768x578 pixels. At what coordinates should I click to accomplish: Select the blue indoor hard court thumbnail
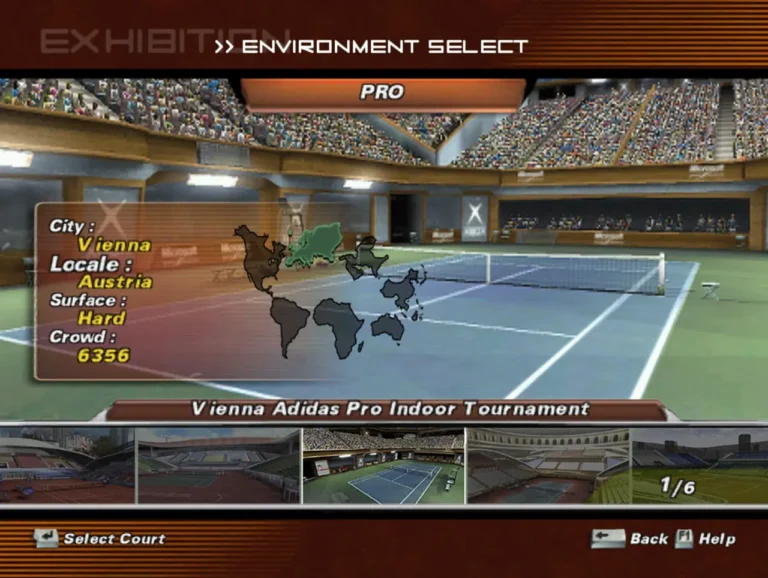click(x=383, y=466)
